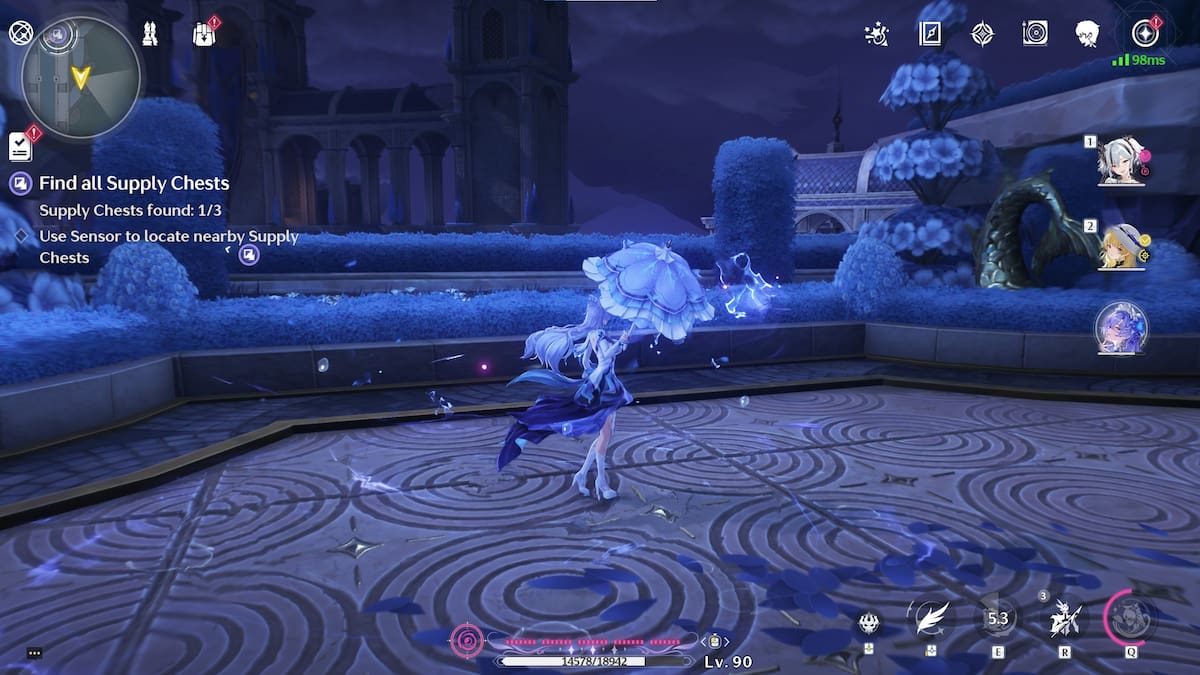The width and height of the screenshot is (1200, 675).
Task: Open the four-pointed star icon
Action: pos(983,34)
